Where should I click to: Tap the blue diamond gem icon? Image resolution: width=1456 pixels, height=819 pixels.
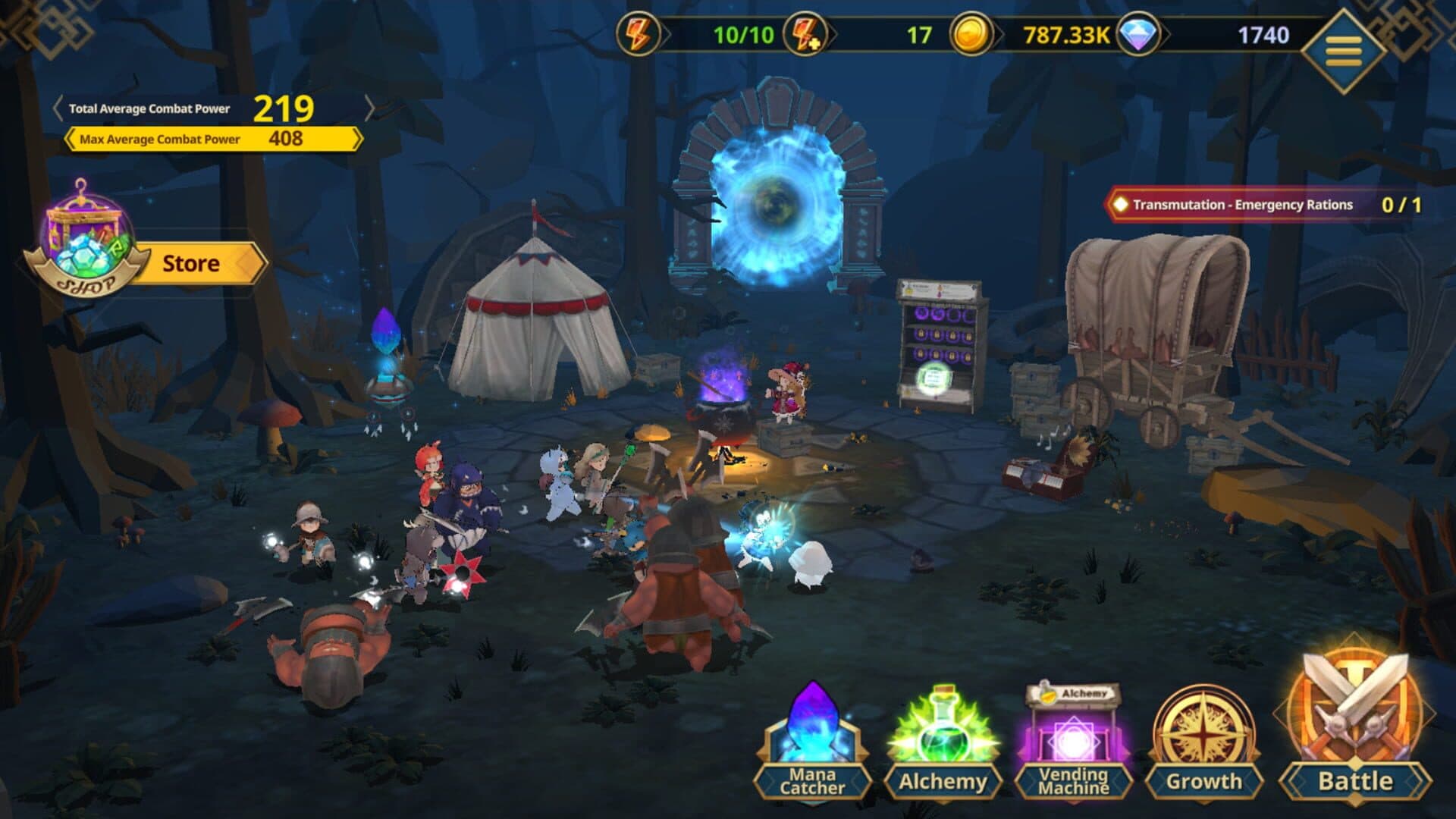pos(1138,35)
